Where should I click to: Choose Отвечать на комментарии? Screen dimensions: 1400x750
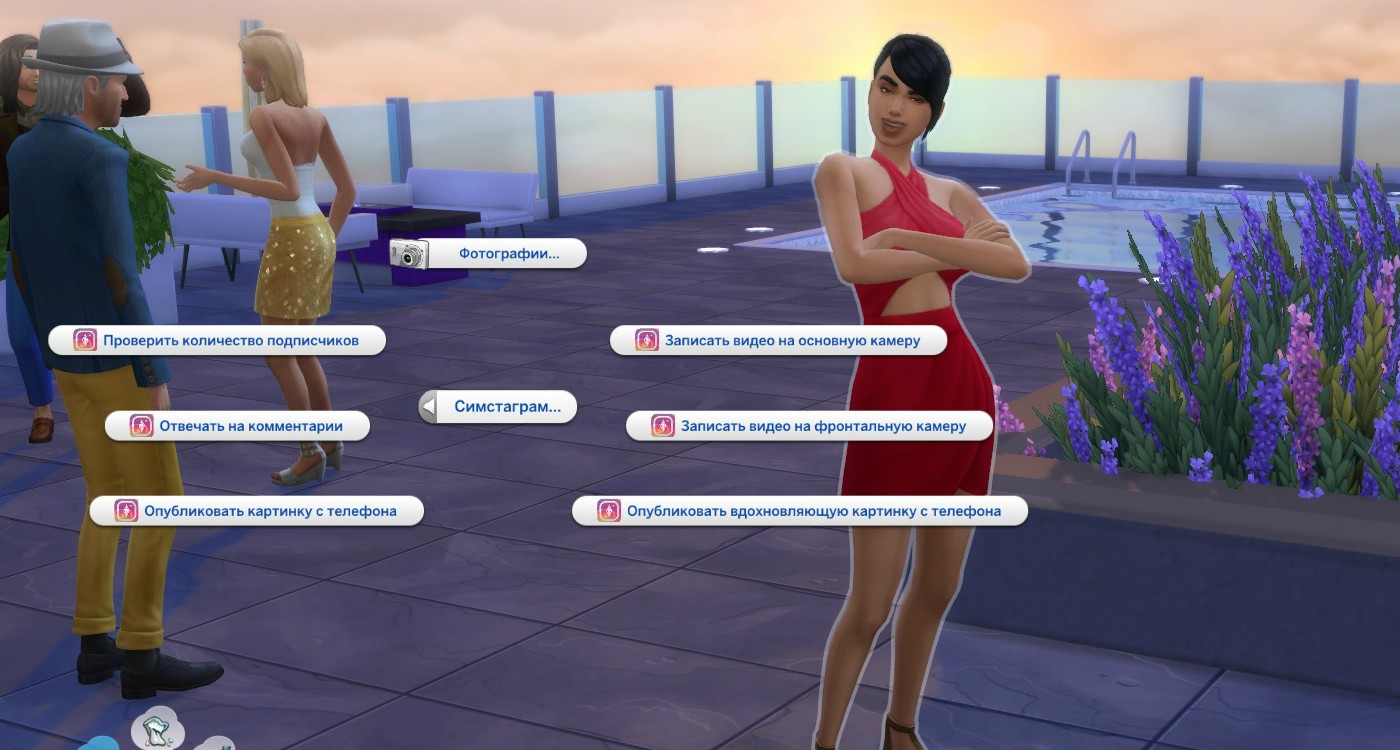(x=237, y=426)
